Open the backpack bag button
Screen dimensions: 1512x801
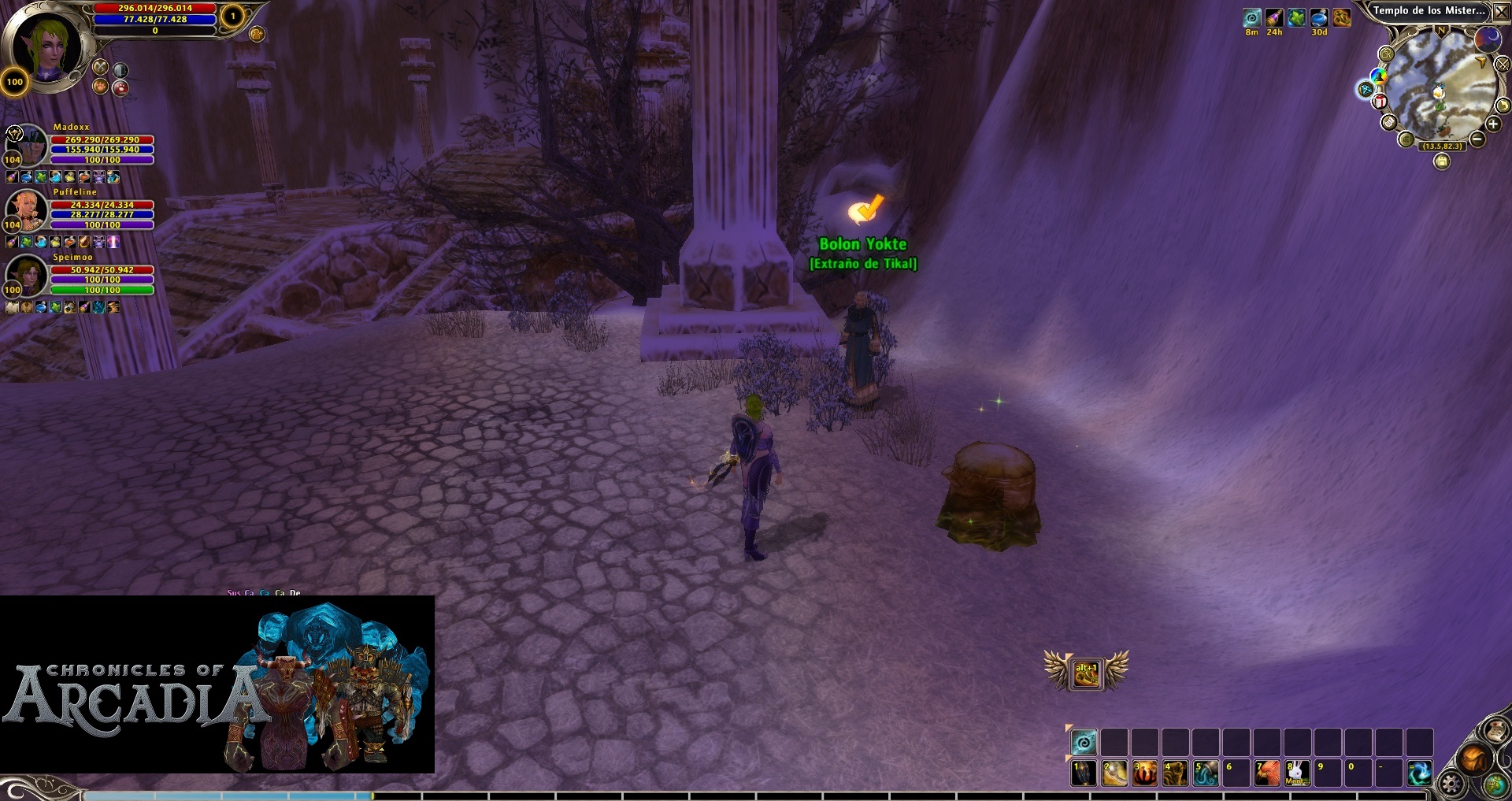[x=1473, y=759]
